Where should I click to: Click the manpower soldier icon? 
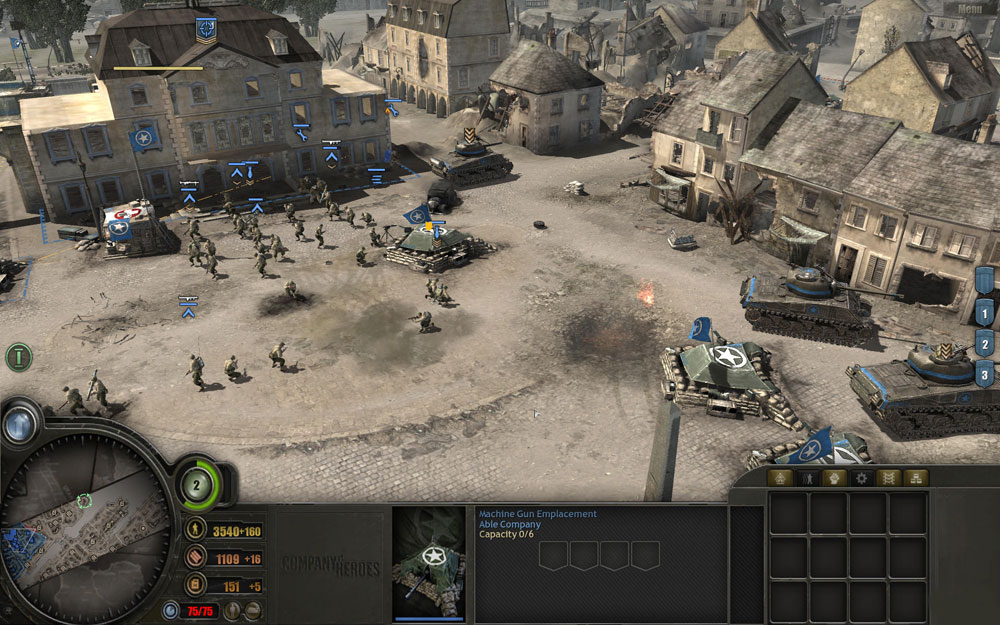[x=197, y=531]
